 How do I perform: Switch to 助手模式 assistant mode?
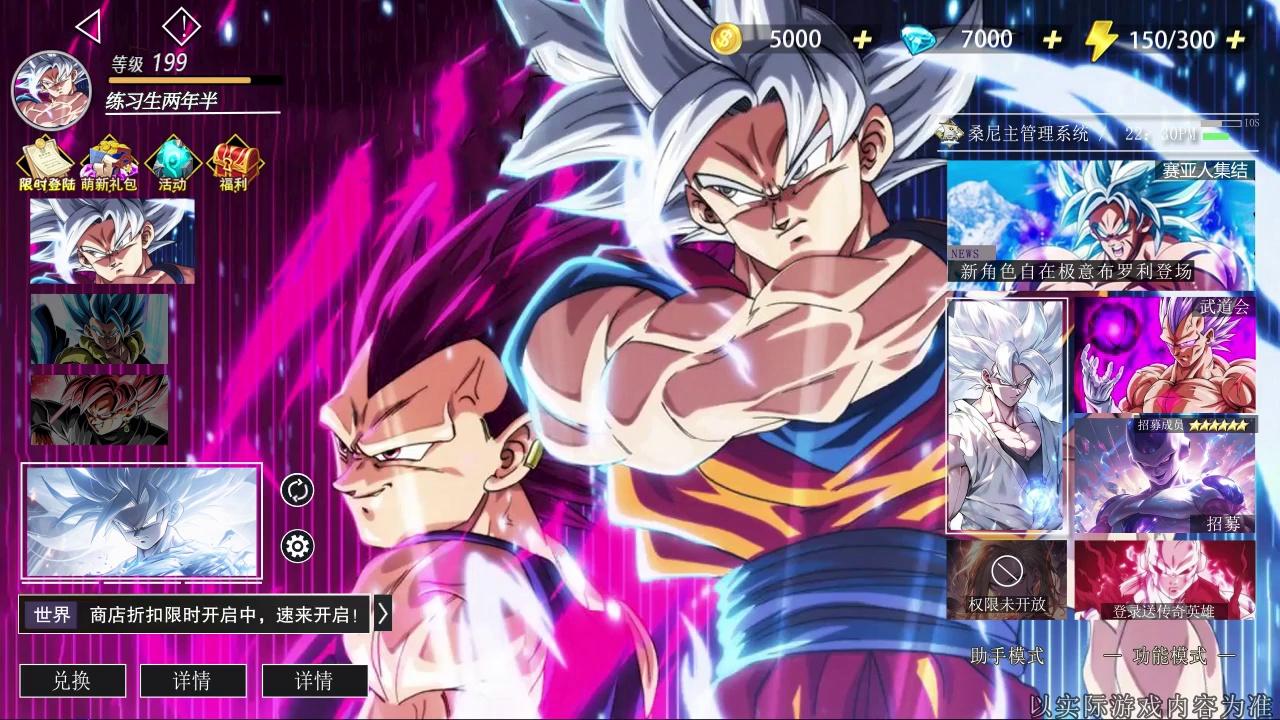[x=1007, y=656]
